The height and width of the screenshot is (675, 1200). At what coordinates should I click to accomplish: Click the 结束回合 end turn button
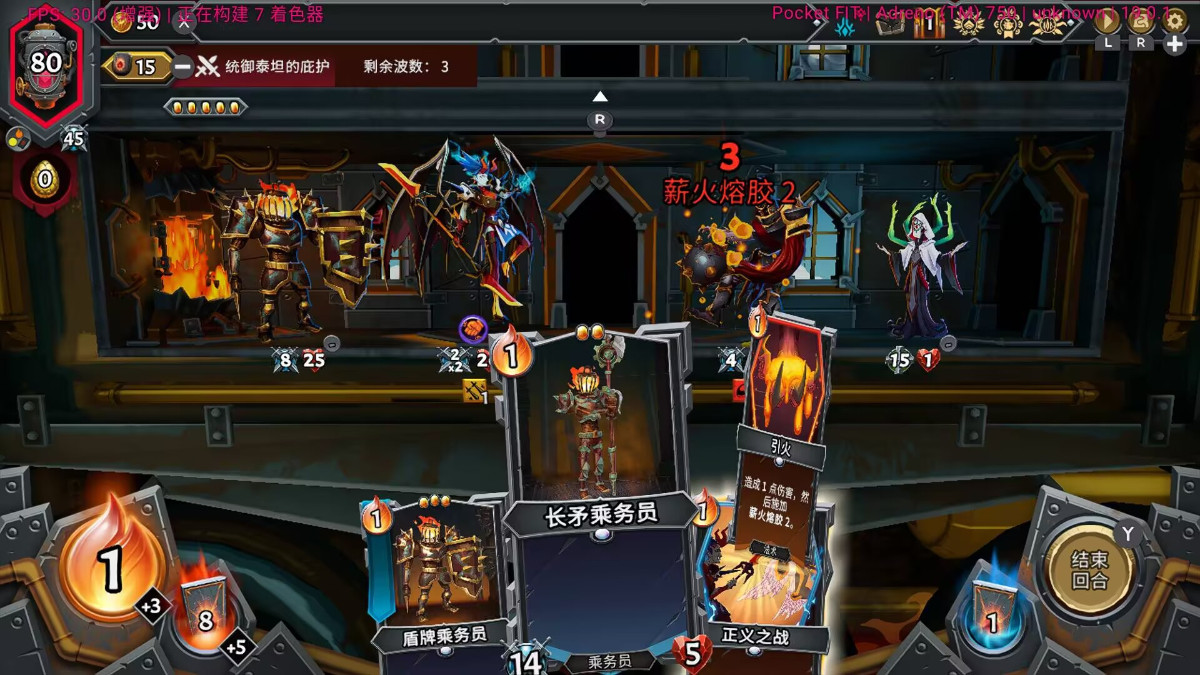click(x=1089, y=570)
